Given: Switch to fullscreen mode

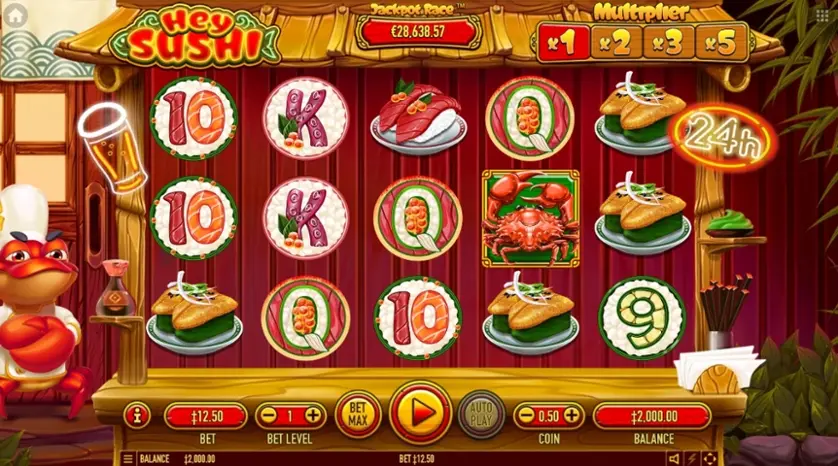Looking at the screenshot, I should click(x=709, y=459).
